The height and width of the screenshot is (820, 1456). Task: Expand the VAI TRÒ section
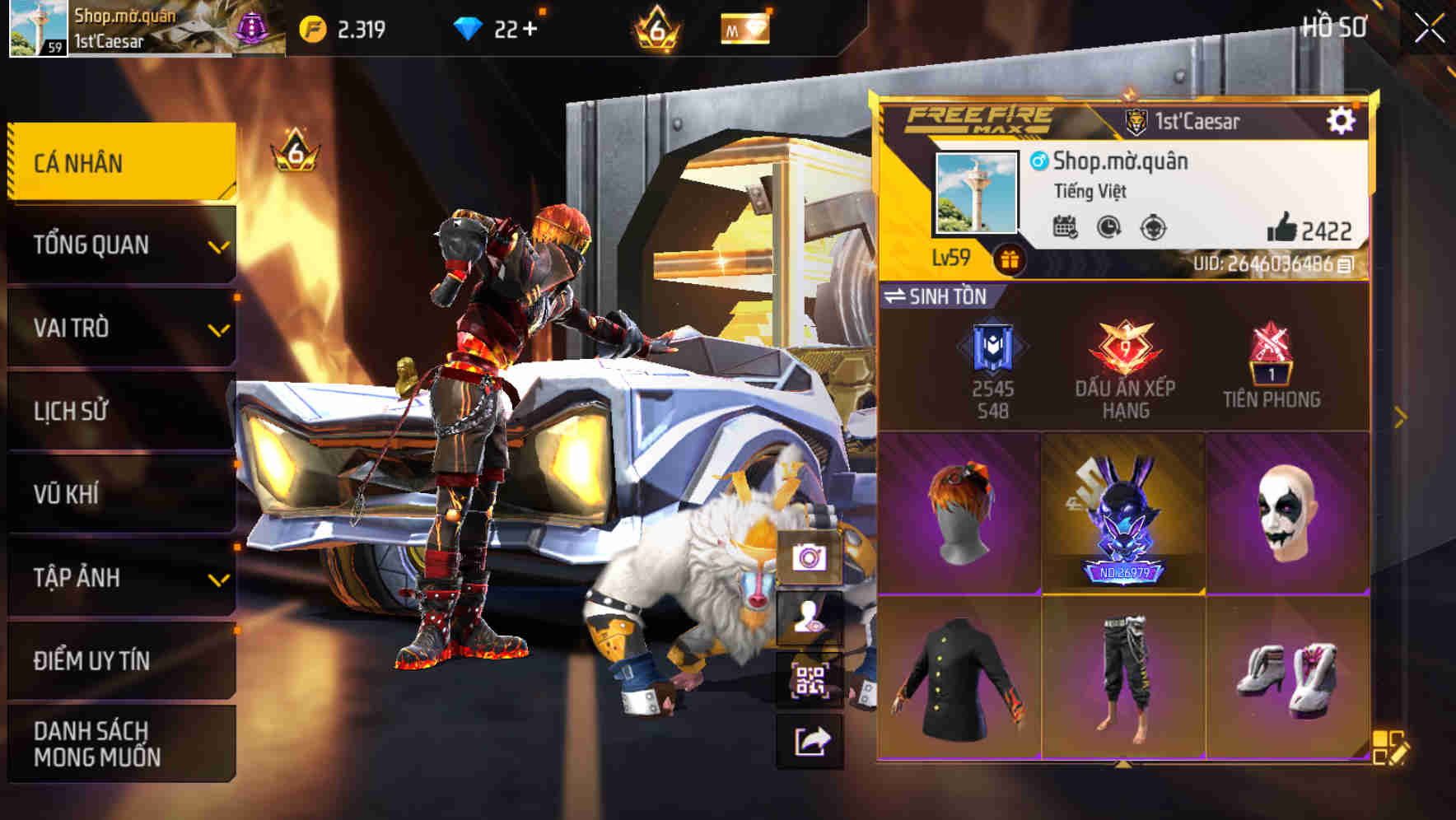click(120, 328)
